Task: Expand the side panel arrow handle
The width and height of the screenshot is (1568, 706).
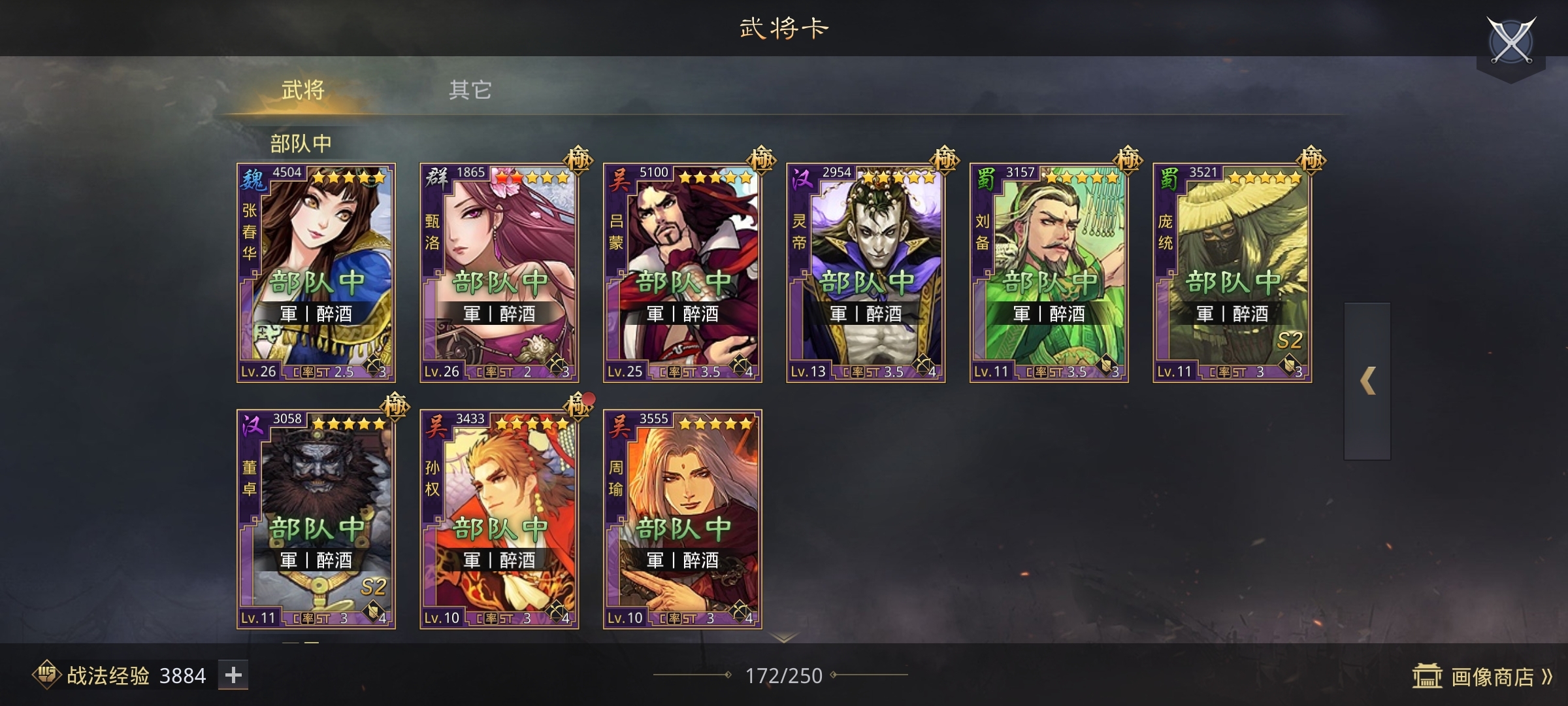Action: tap(1367, 381)
